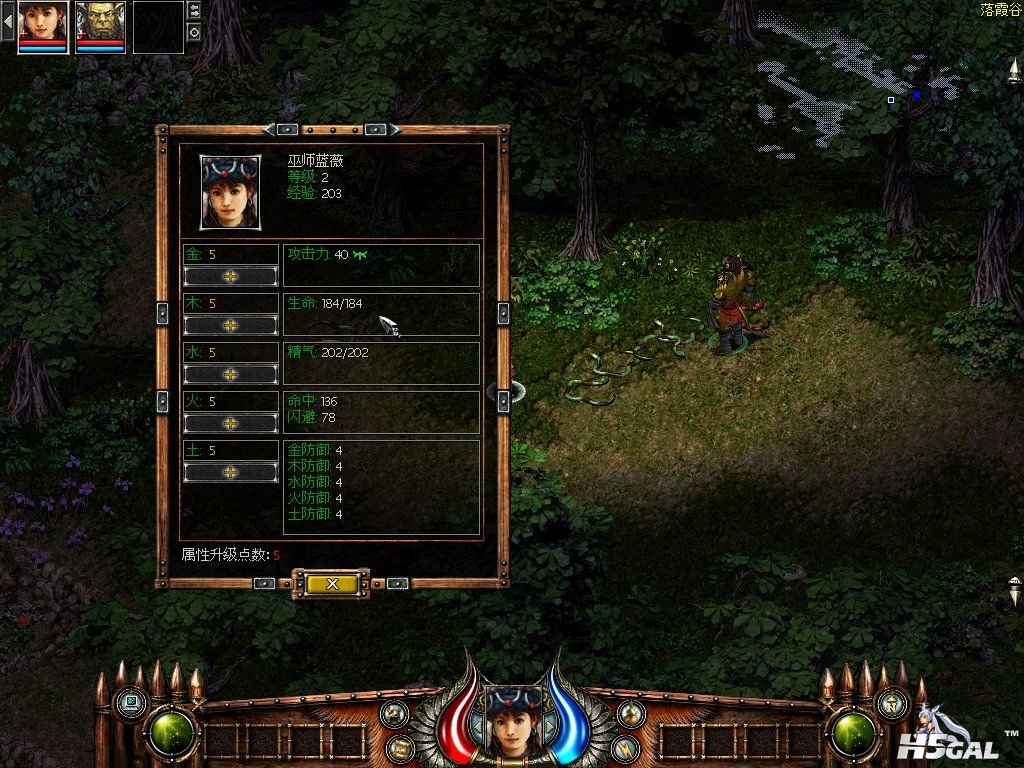Collapse the party bar with left arrow
1024x768 pixels.
click(7, 22)
